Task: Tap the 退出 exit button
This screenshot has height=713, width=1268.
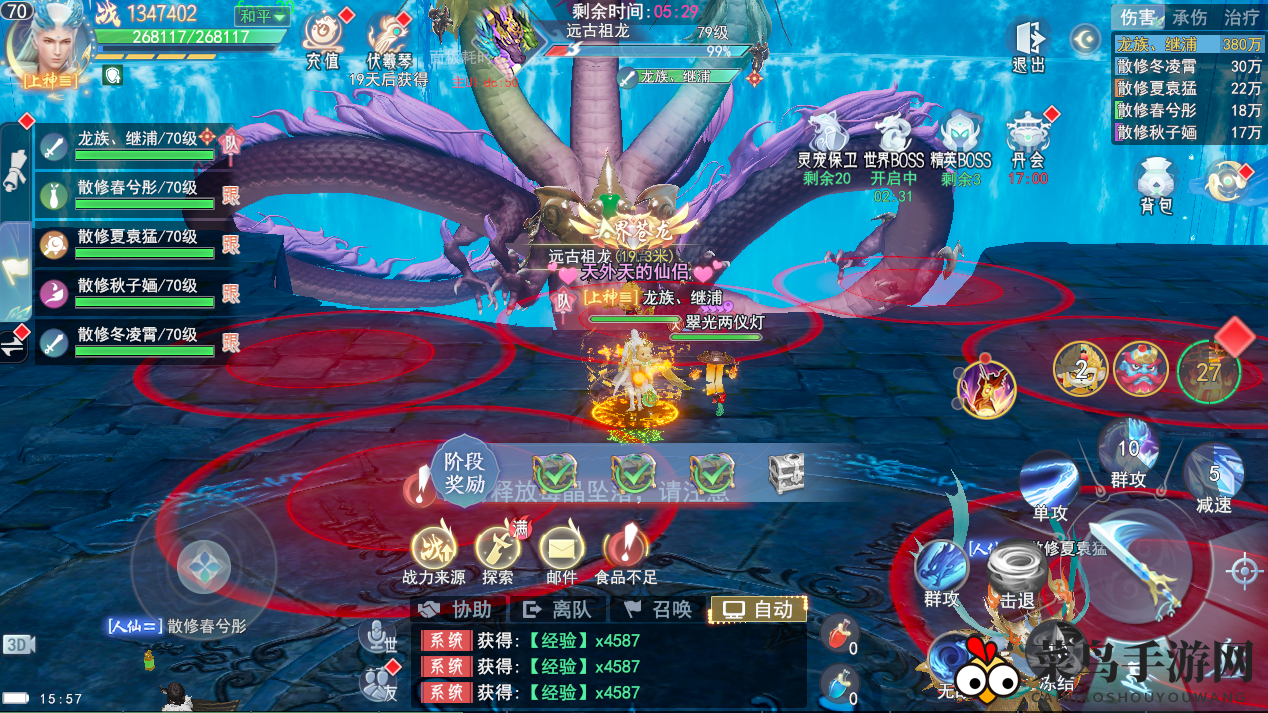Action: click(1028, 46)
